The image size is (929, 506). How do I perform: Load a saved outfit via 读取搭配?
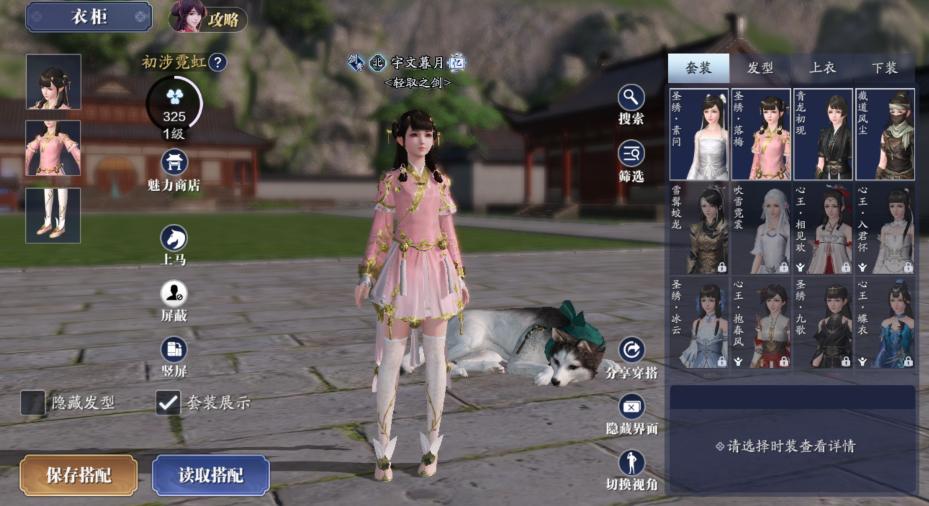click(x=211, y=475)
